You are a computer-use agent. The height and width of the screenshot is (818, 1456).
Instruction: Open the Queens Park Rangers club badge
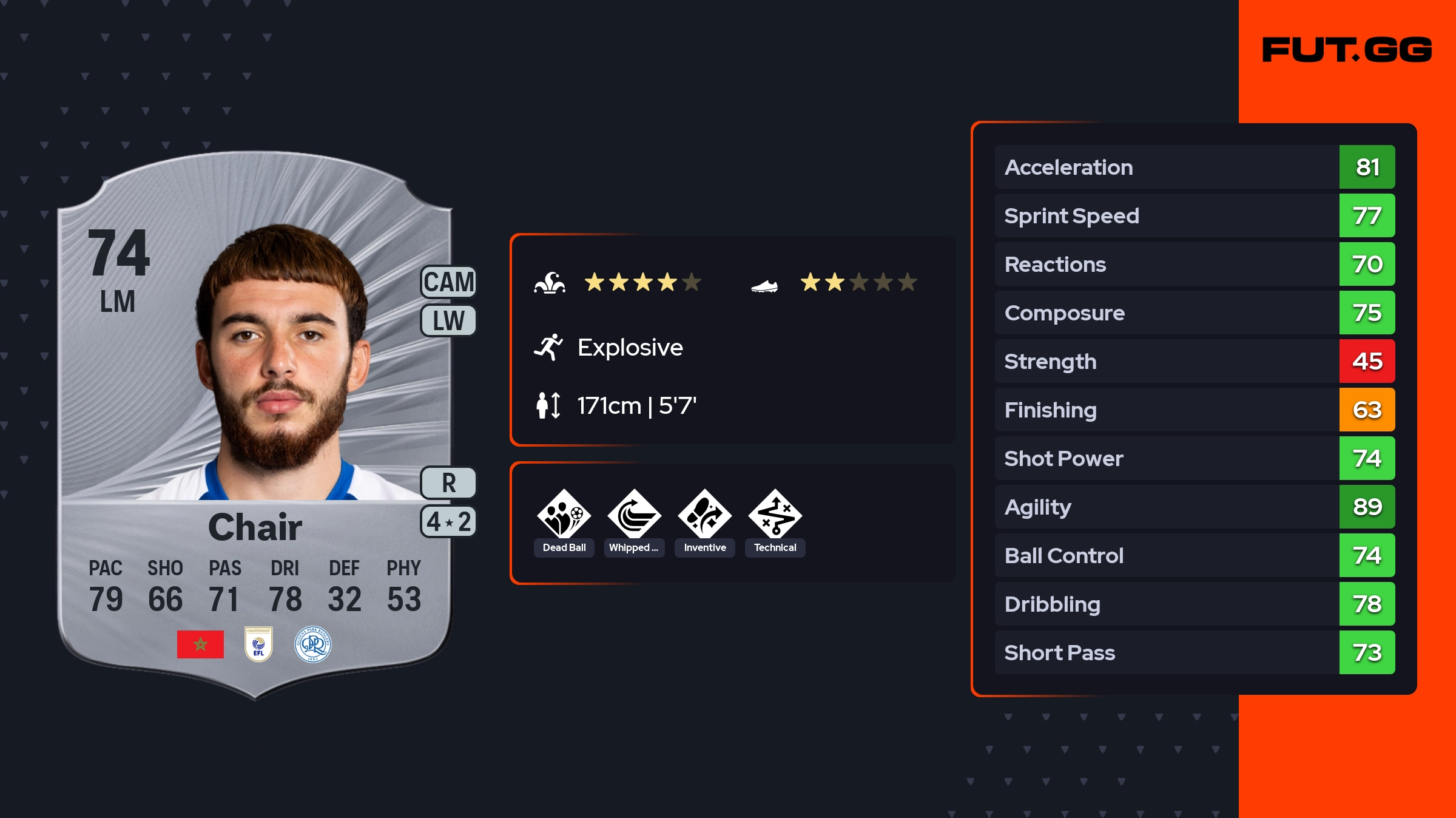pyautogui.click(x=313, y=644)
